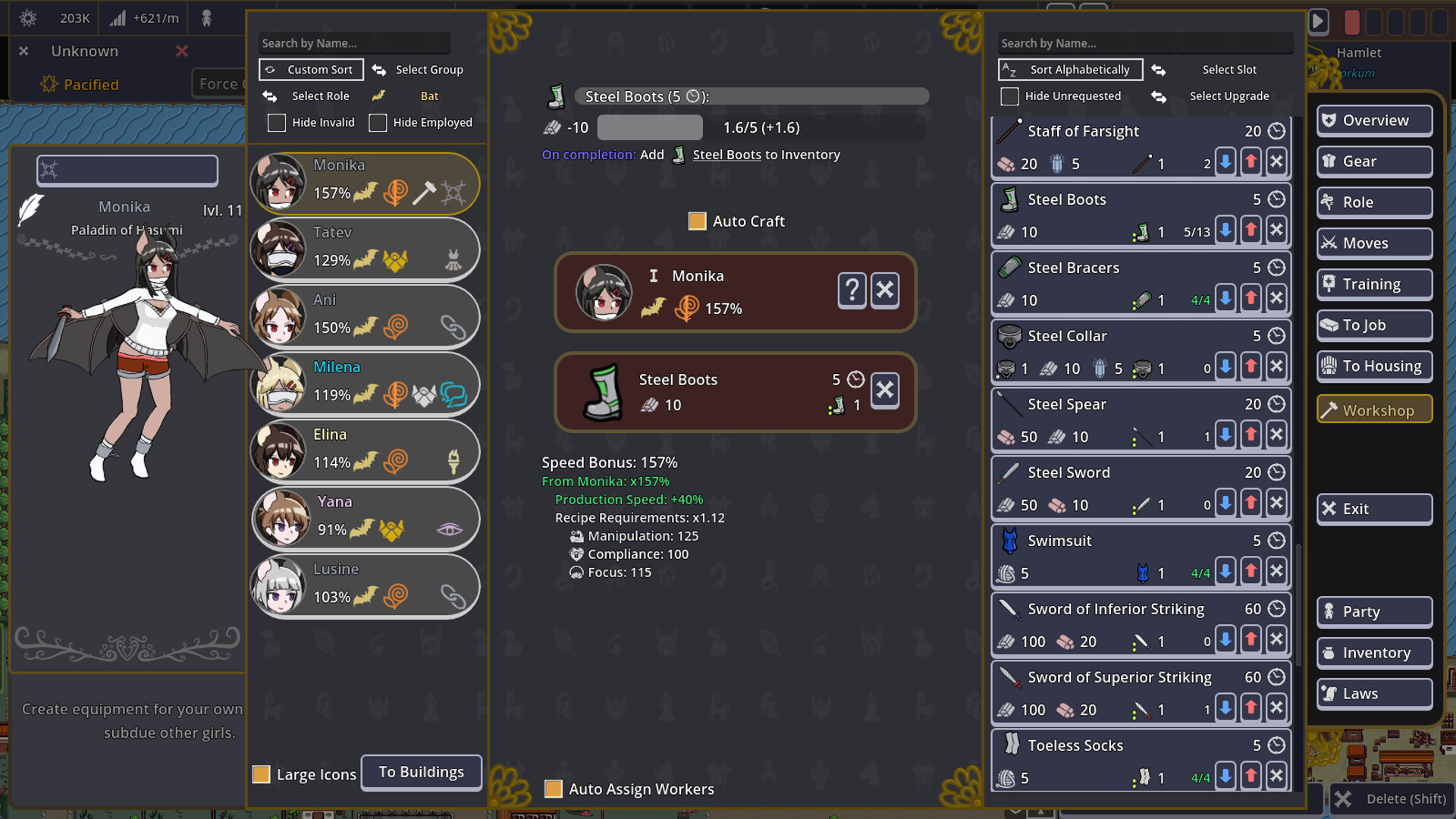Image resolution: width=1456 pixels, height=819 pixels.
Task: Click the Overview shield icon
Action: pos(1329,120)
